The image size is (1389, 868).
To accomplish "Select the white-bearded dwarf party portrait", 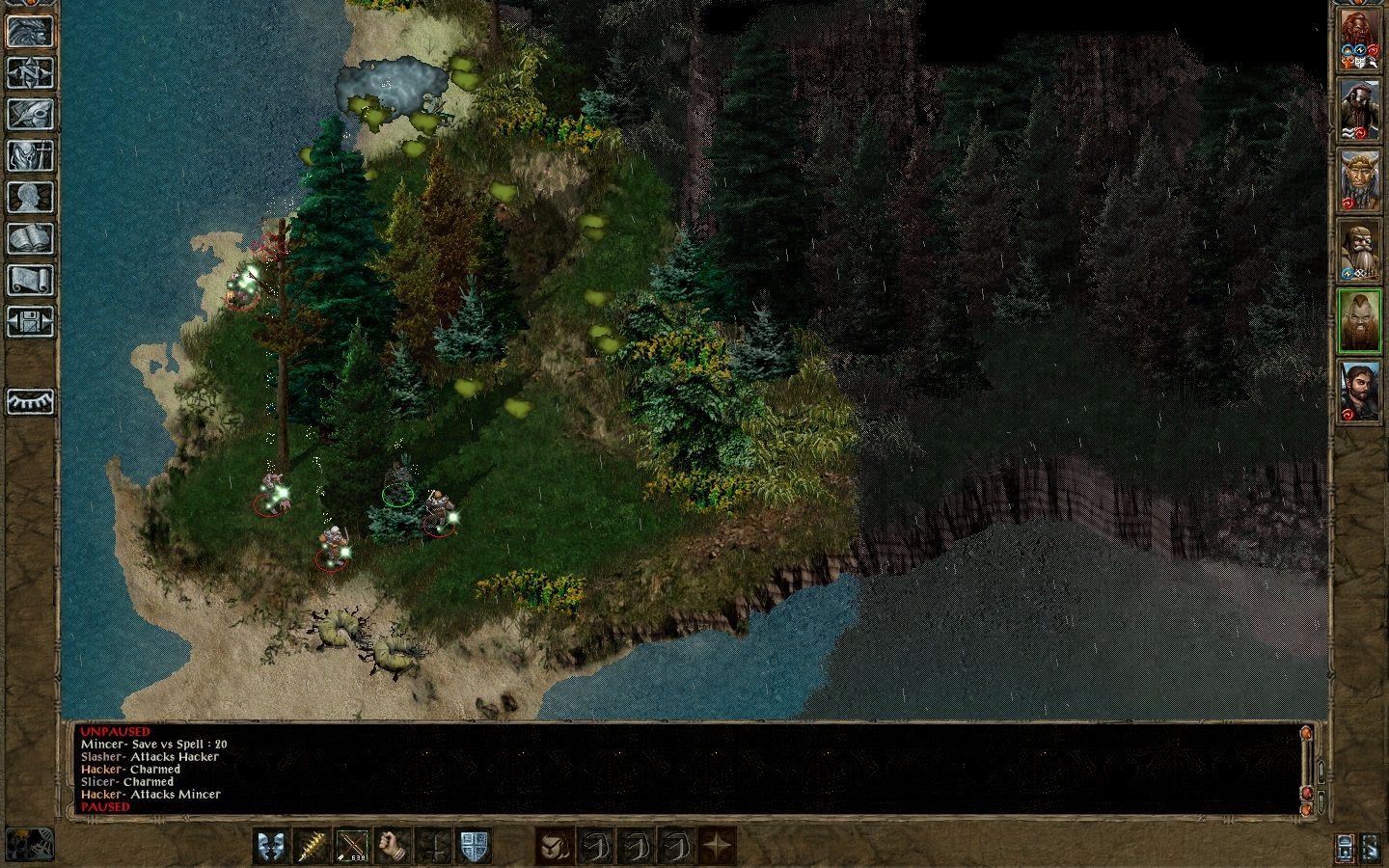I will coord(1360,251).
